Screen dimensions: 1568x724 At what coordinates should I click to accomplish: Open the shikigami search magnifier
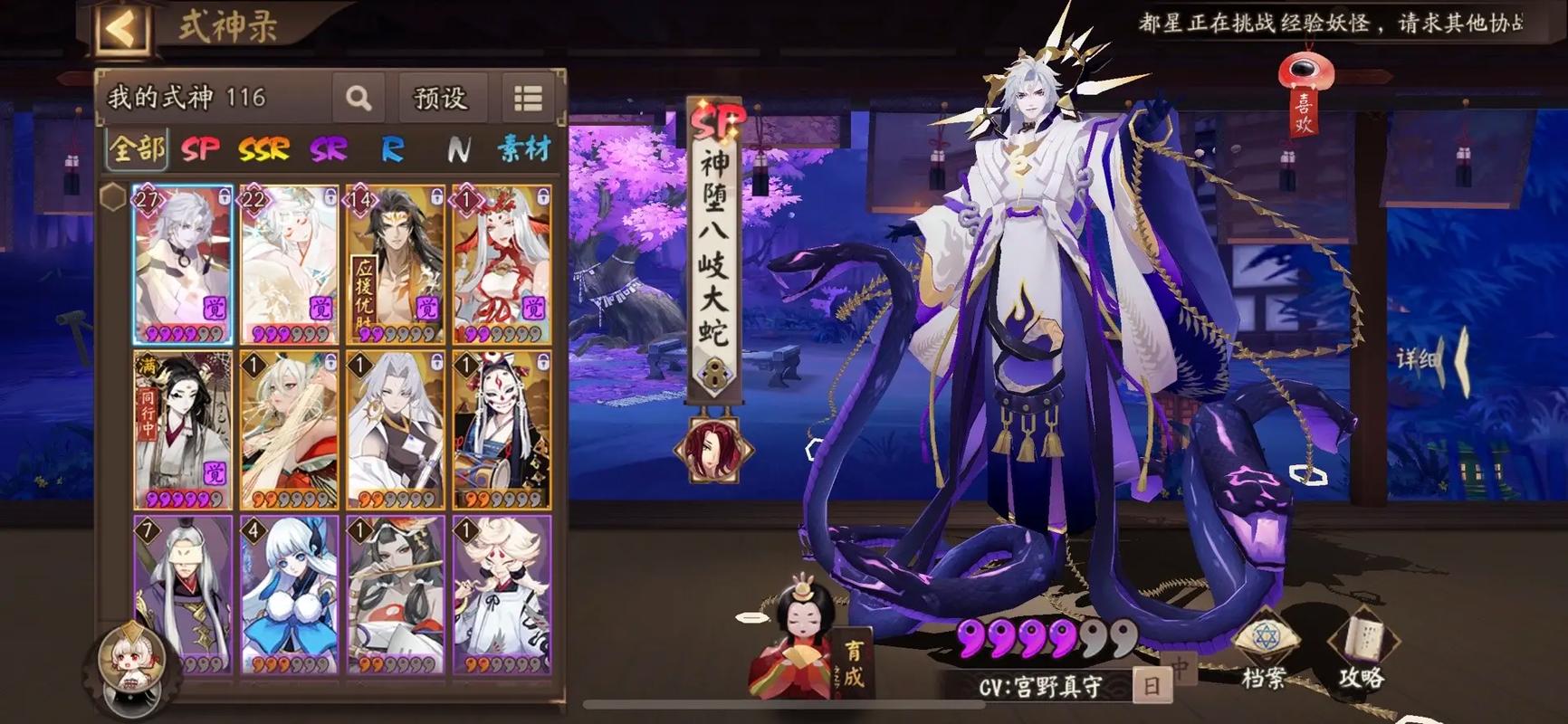point(359,98)
